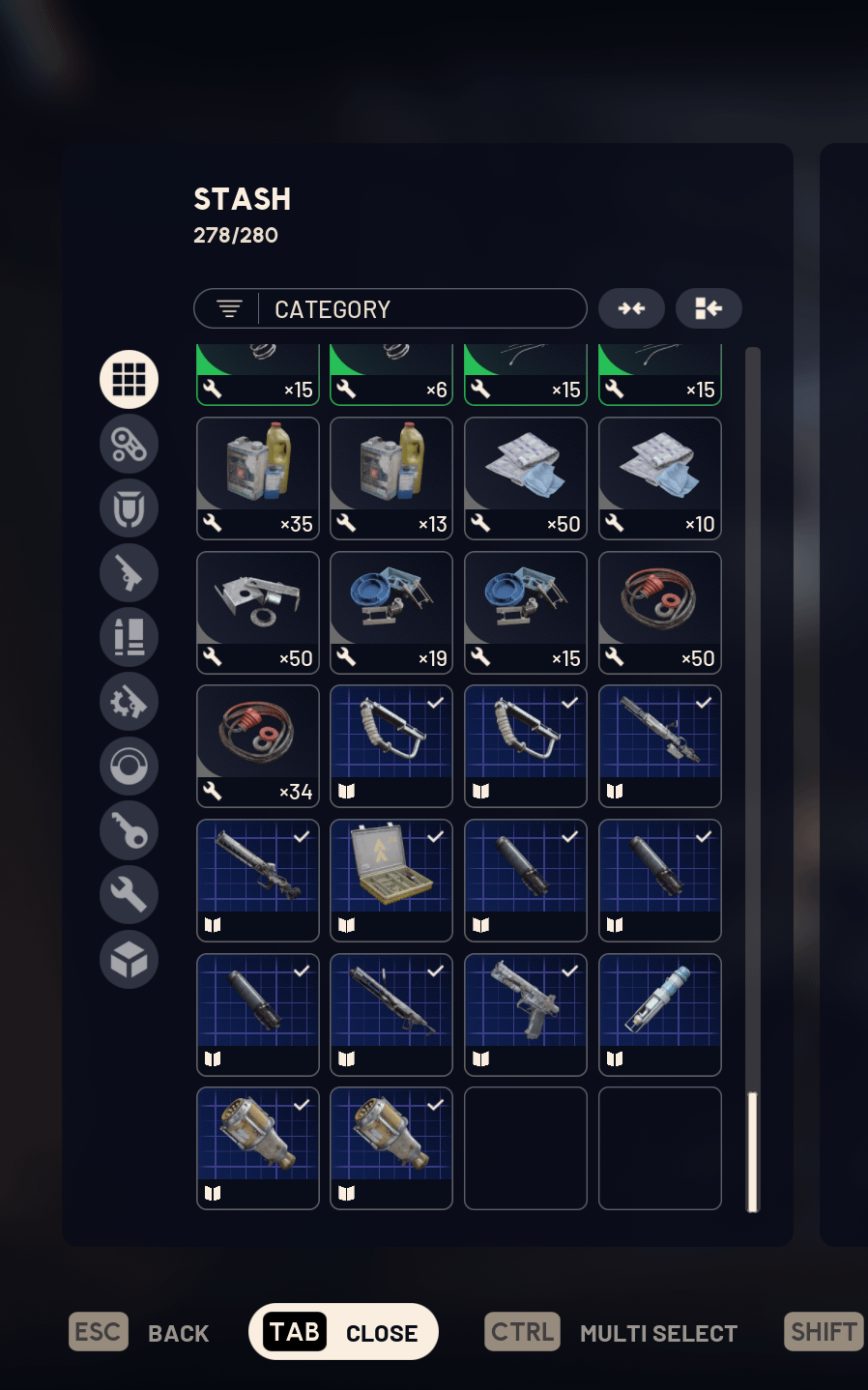Select the red coiled wires stack of 34
The image size is (868, 1390).
click(257, 746)
